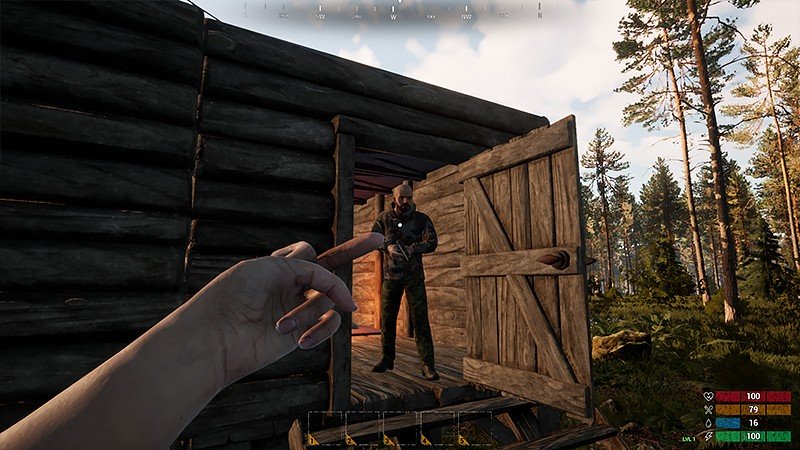800x450 pixels.
Task: Switch to hotbar slot 4
Action: pyautogui.click(x=437, y=428)
